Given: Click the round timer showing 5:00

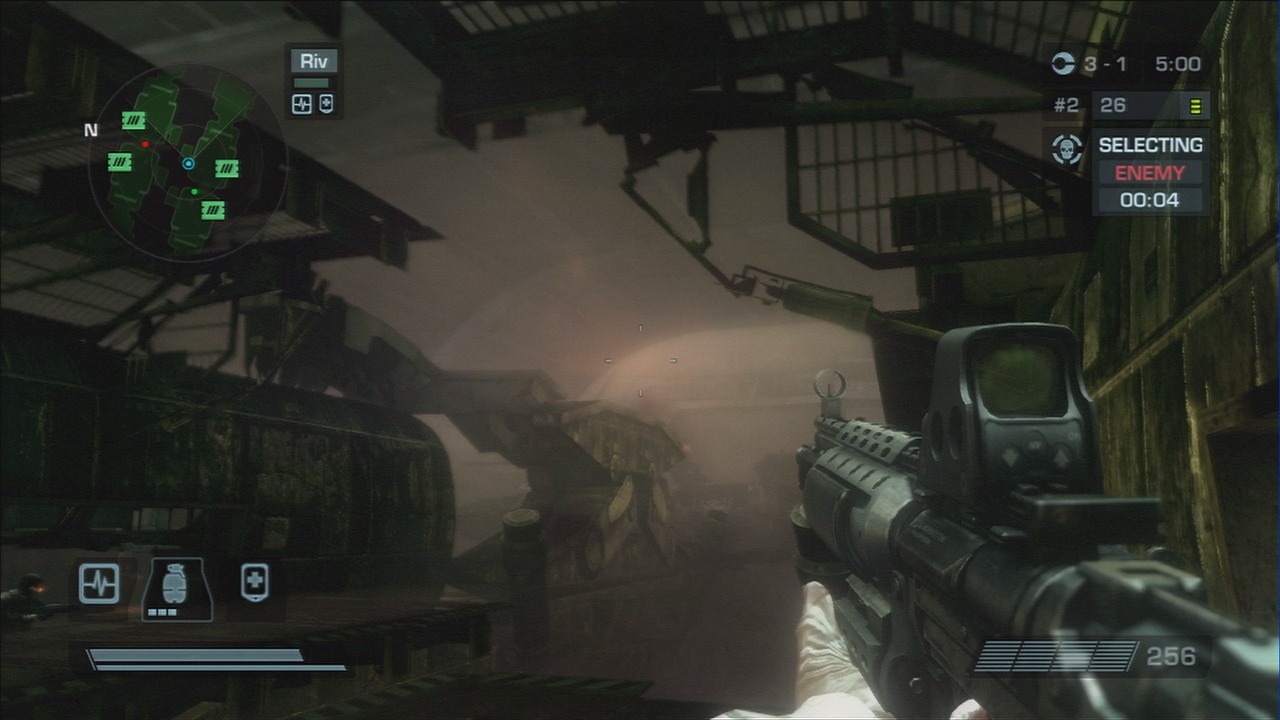Looking at the screenshot, I should (x=1178, y=64).
